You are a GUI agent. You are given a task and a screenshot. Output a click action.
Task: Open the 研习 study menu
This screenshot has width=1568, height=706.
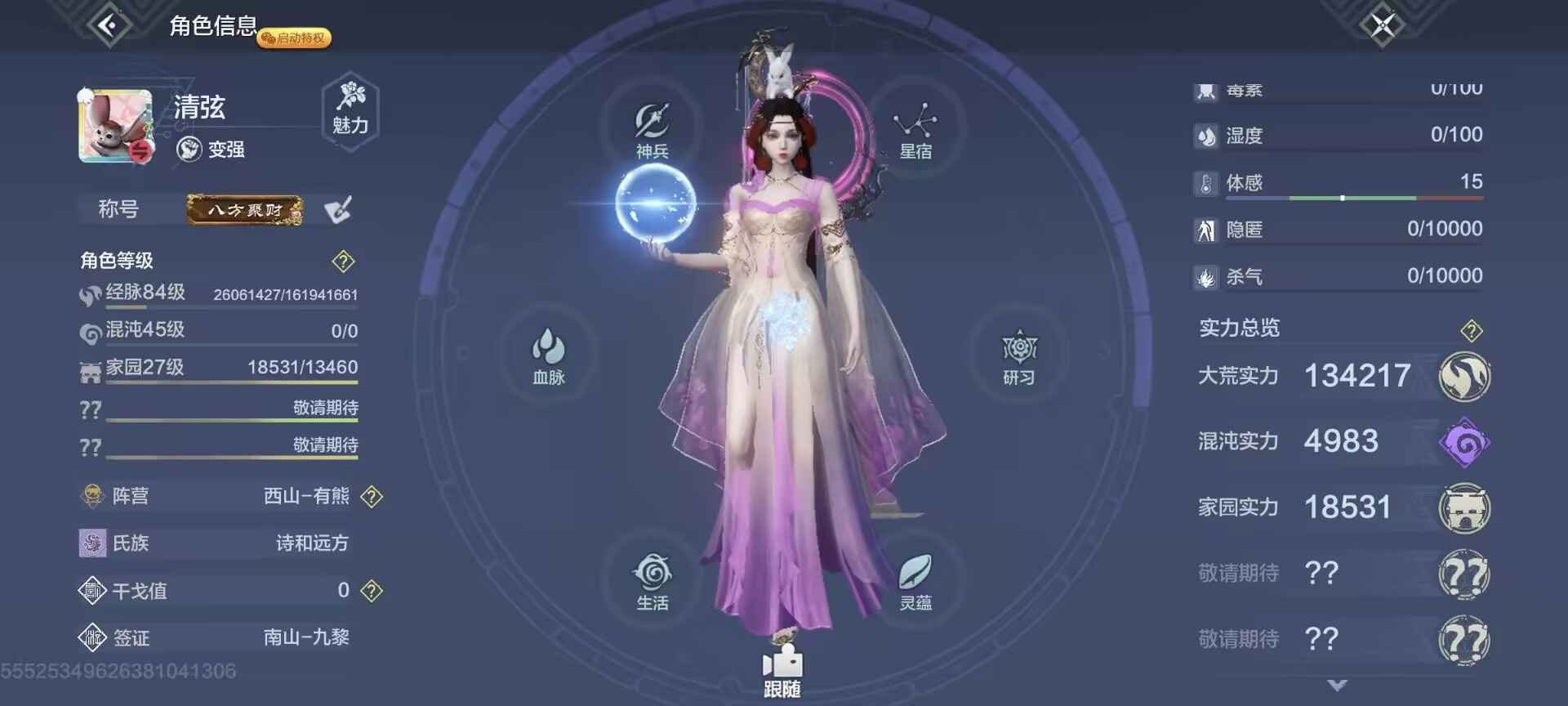pyautogui.click(x=1018, y=357)
